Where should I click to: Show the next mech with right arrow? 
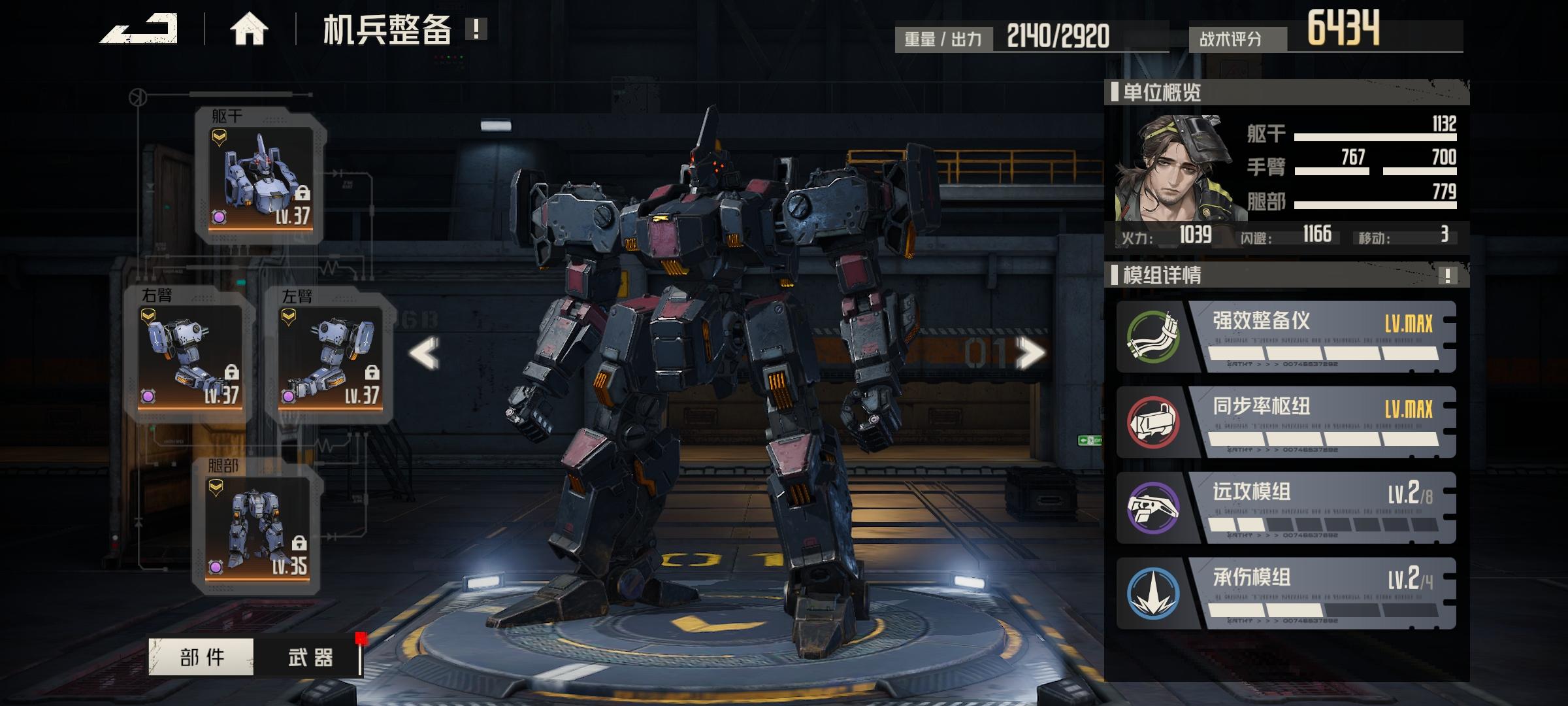pyautogui.click(x=1031, y=354)
